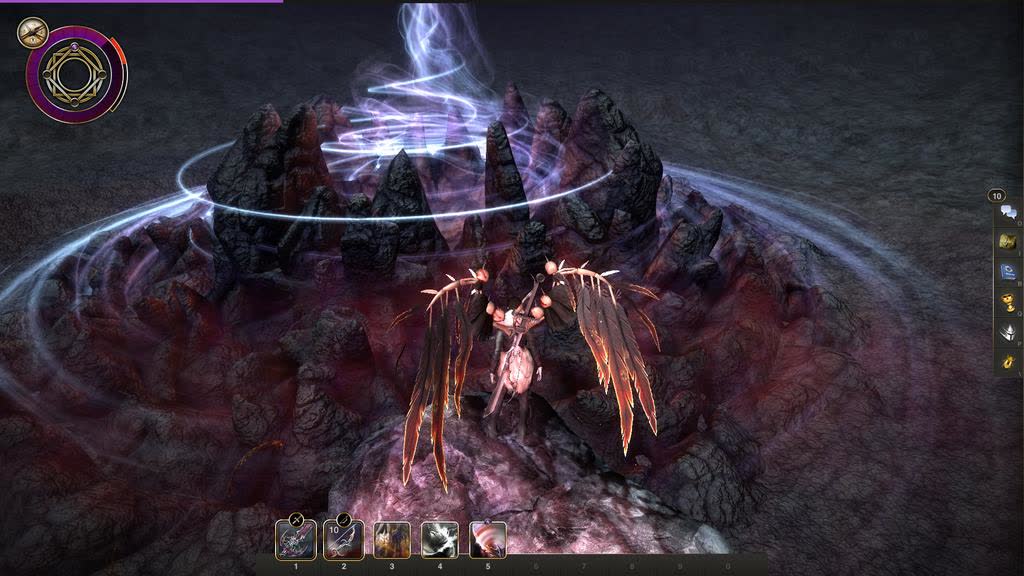This screenshot has width=1024, height=576.
Task: Open the silver helmet character menu
Action: (1008, 332)
